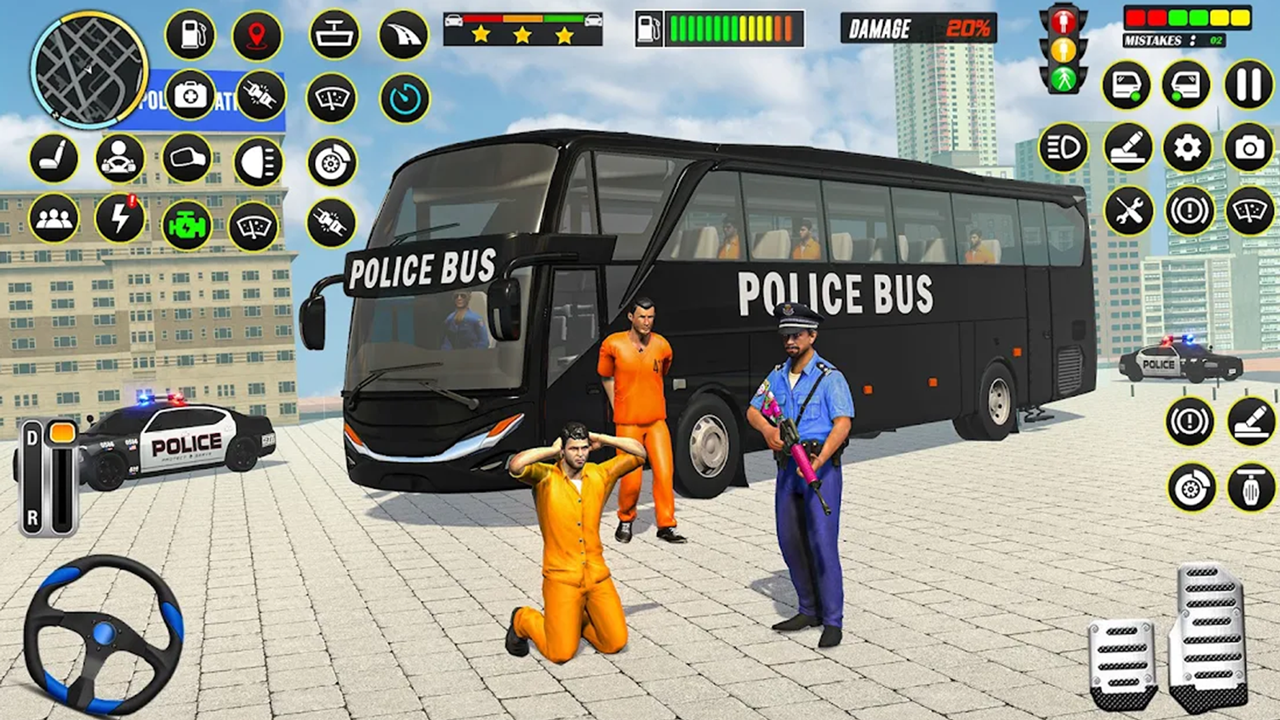The width and height of the screenshot is (1280, 720).
Task: Switch views with the camera icon
Action: coord(1249,147)
